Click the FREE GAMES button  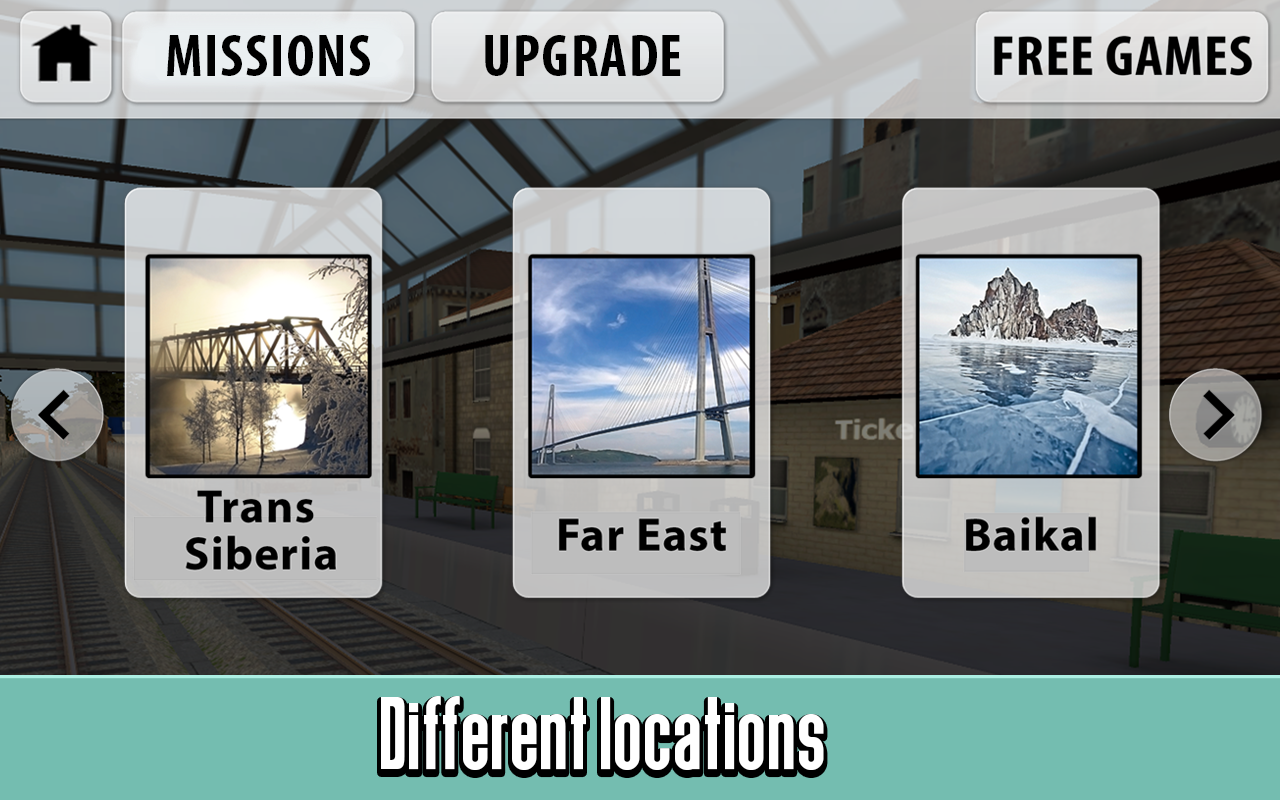pos(1121,55)
